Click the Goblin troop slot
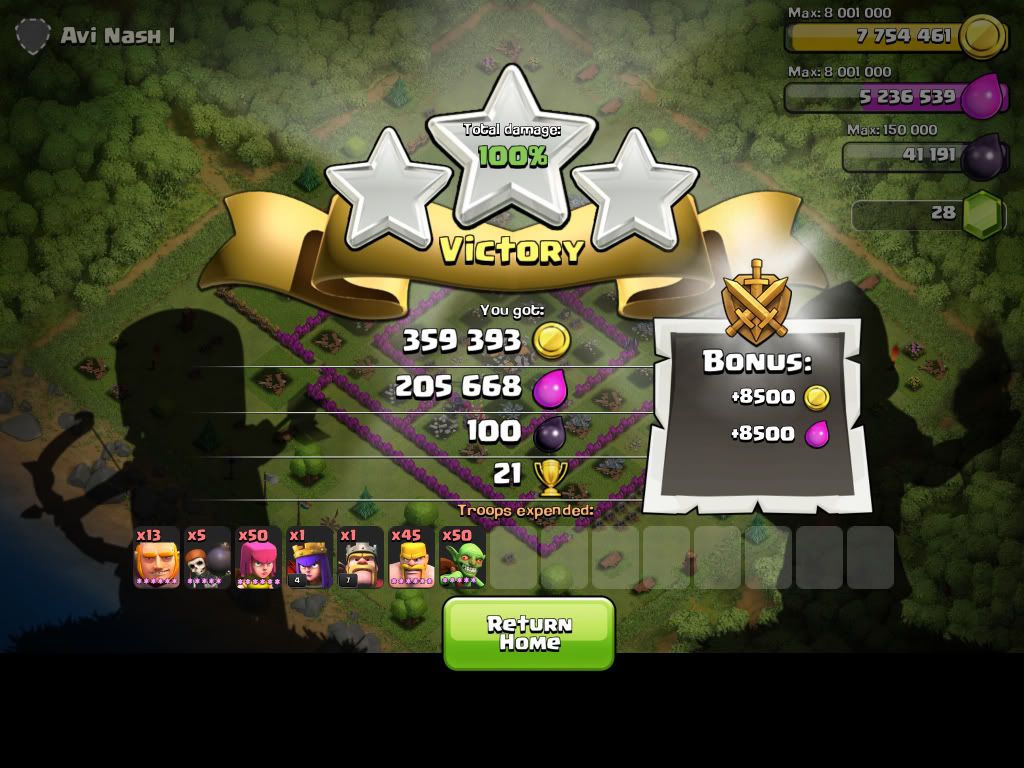 click(462, 557)
